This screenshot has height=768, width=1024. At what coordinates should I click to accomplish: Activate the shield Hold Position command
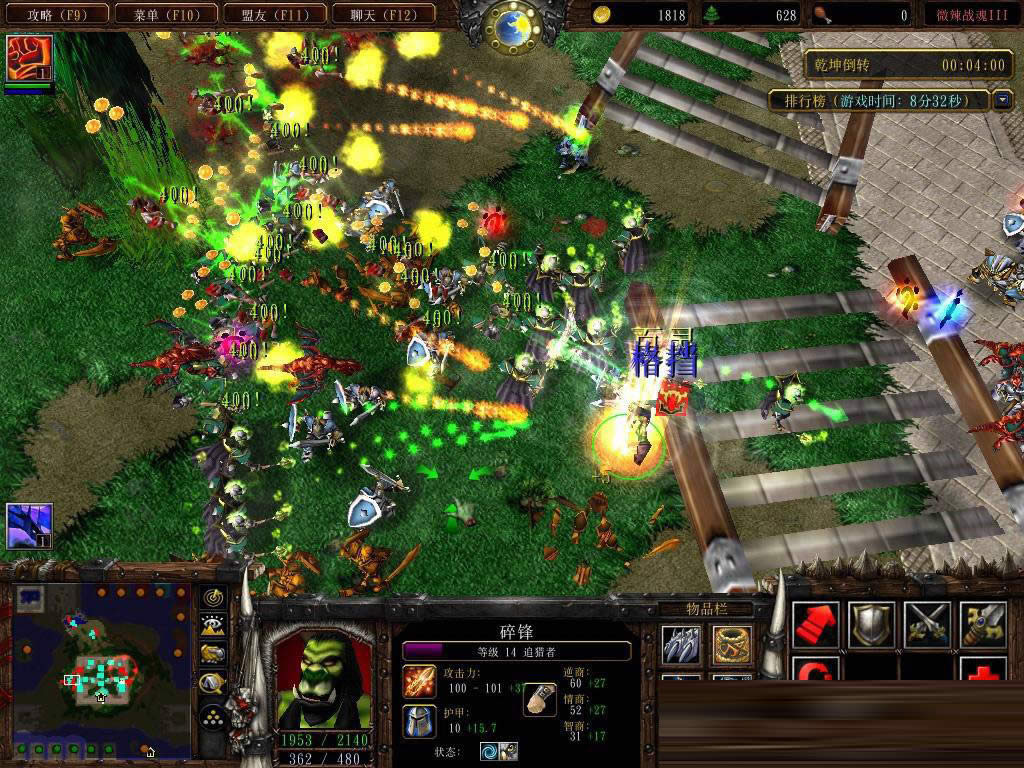871,625
